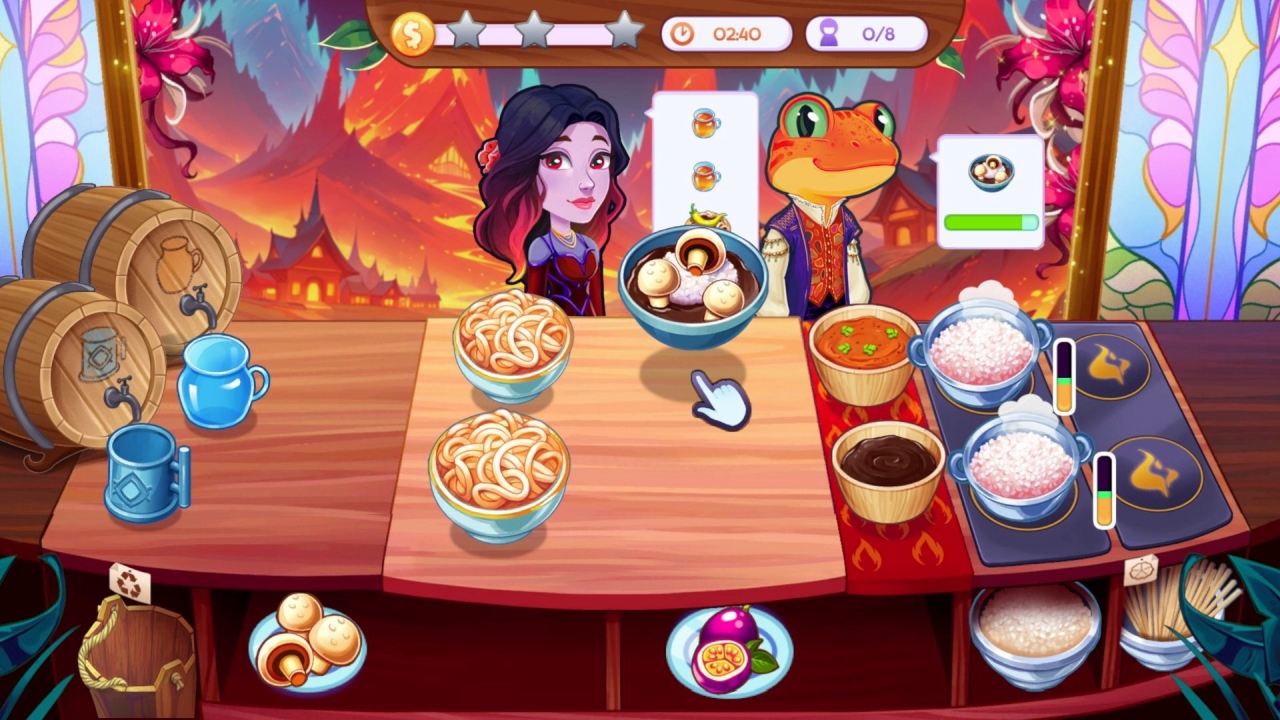Click the timer clock icon showing 02:40

click(684, 32)
